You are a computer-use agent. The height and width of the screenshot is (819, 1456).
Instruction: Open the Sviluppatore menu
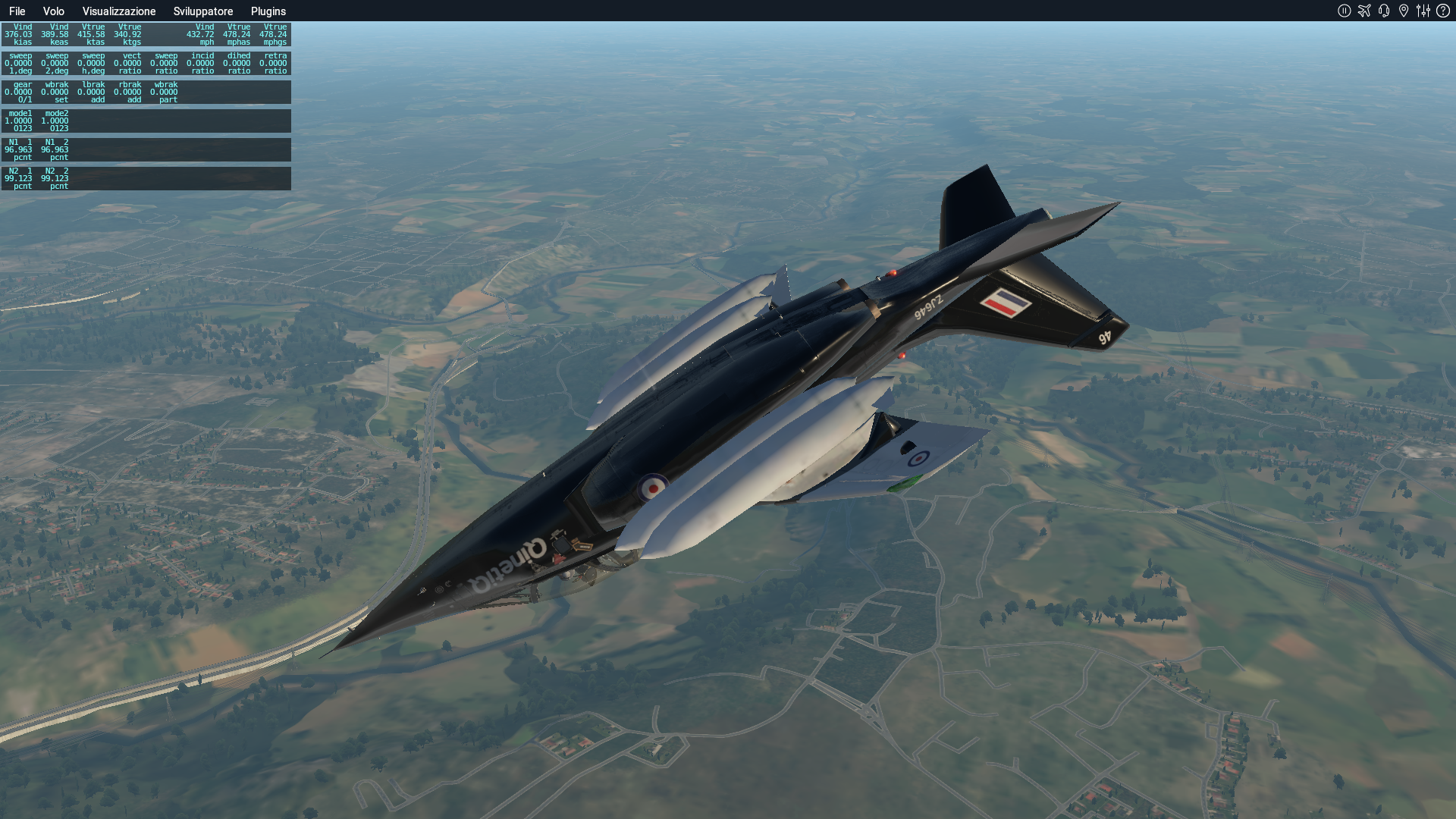tap(203, 11)
